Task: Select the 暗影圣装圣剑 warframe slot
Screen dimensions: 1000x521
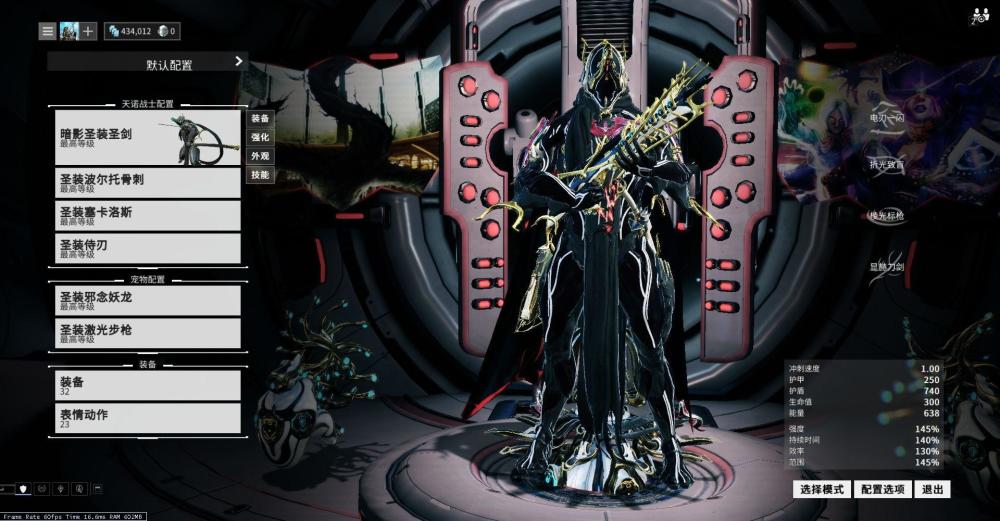Action: (x=148, y=137)
